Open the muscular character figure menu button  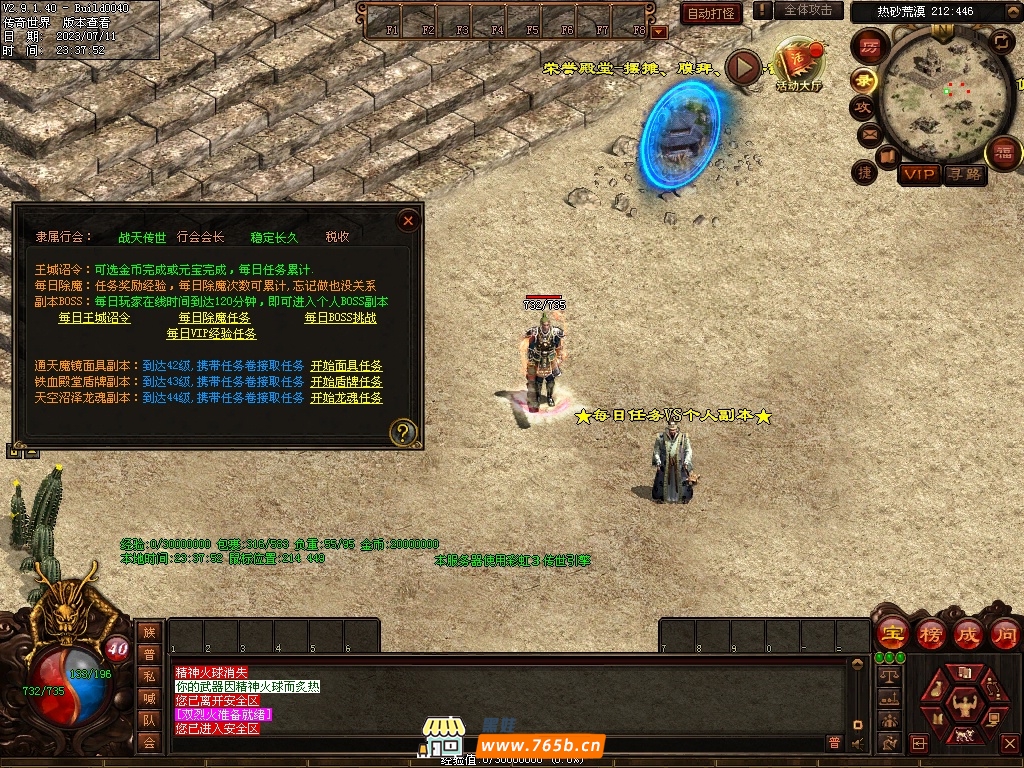[x=965, y=705]
